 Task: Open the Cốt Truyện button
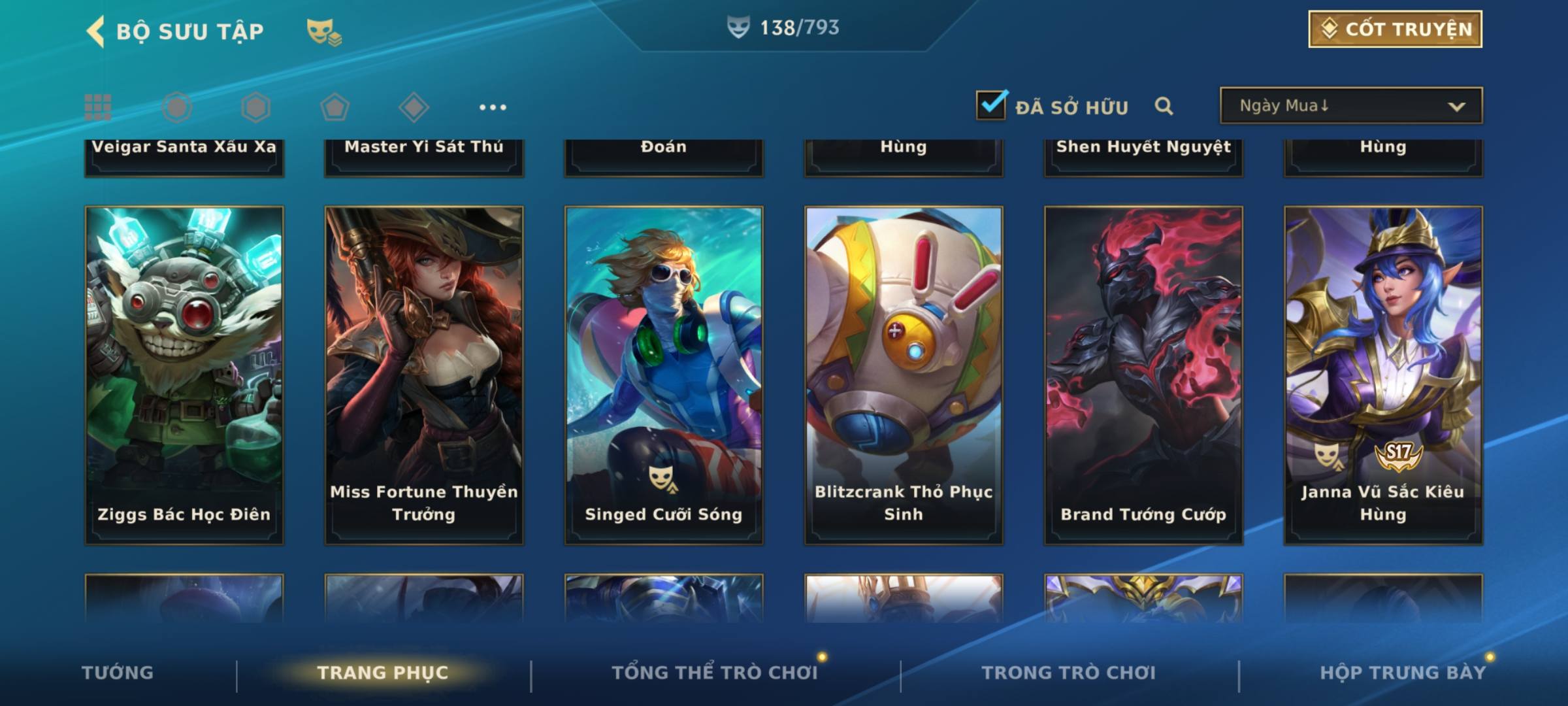click(x=1395, y=29)
